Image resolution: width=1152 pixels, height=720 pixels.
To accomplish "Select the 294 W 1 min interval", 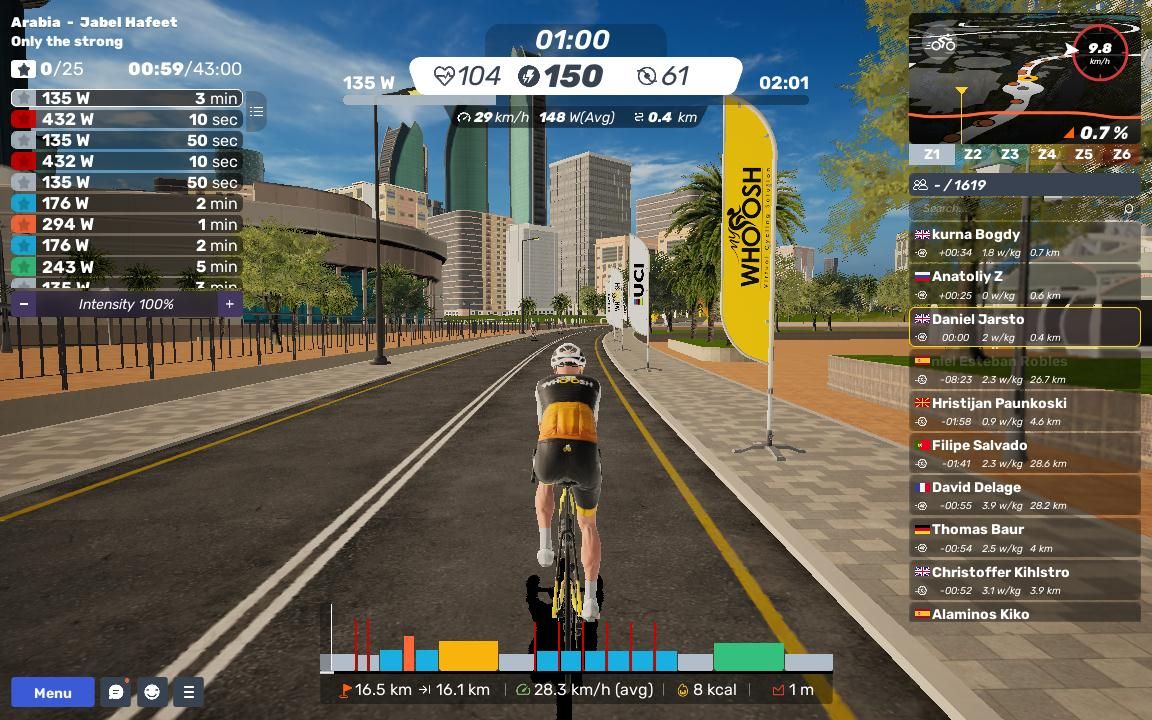I will point(127,224).
